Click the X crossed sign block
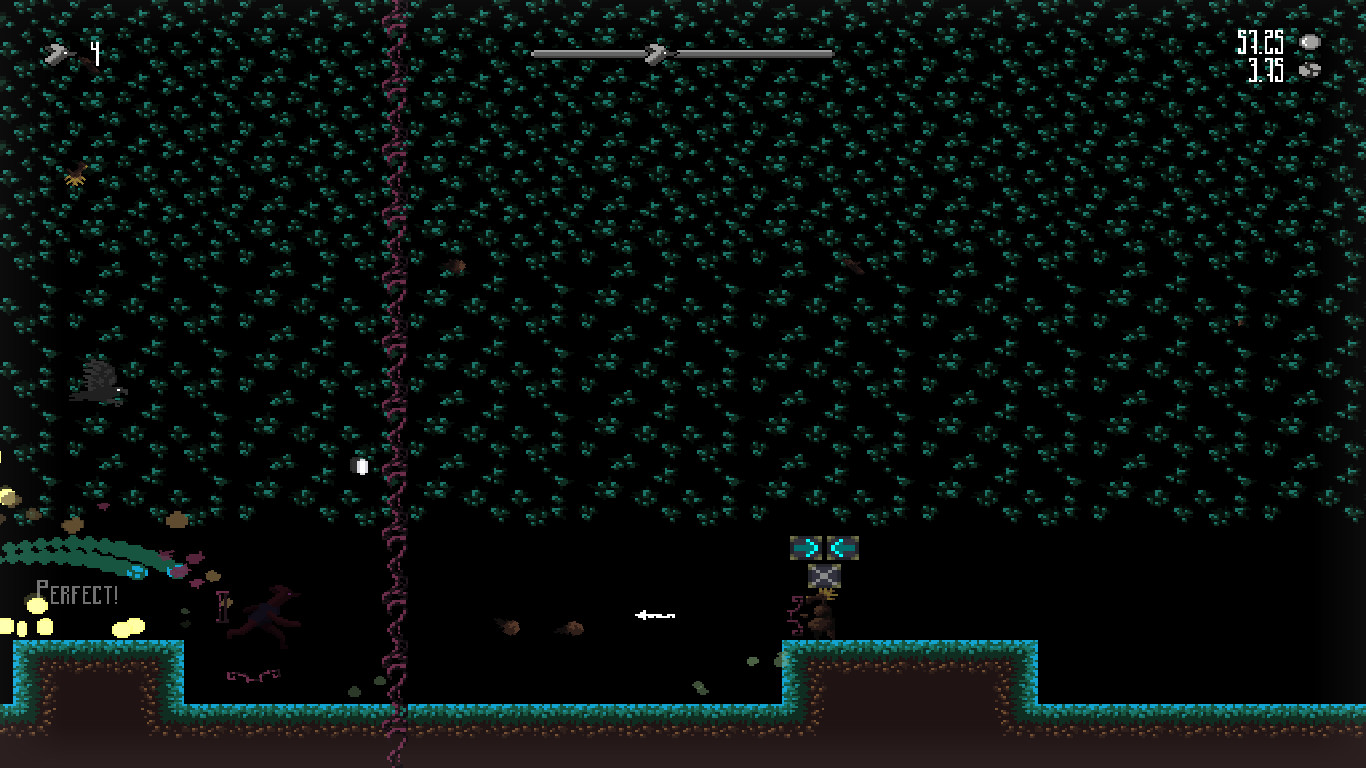 [823, 578]
